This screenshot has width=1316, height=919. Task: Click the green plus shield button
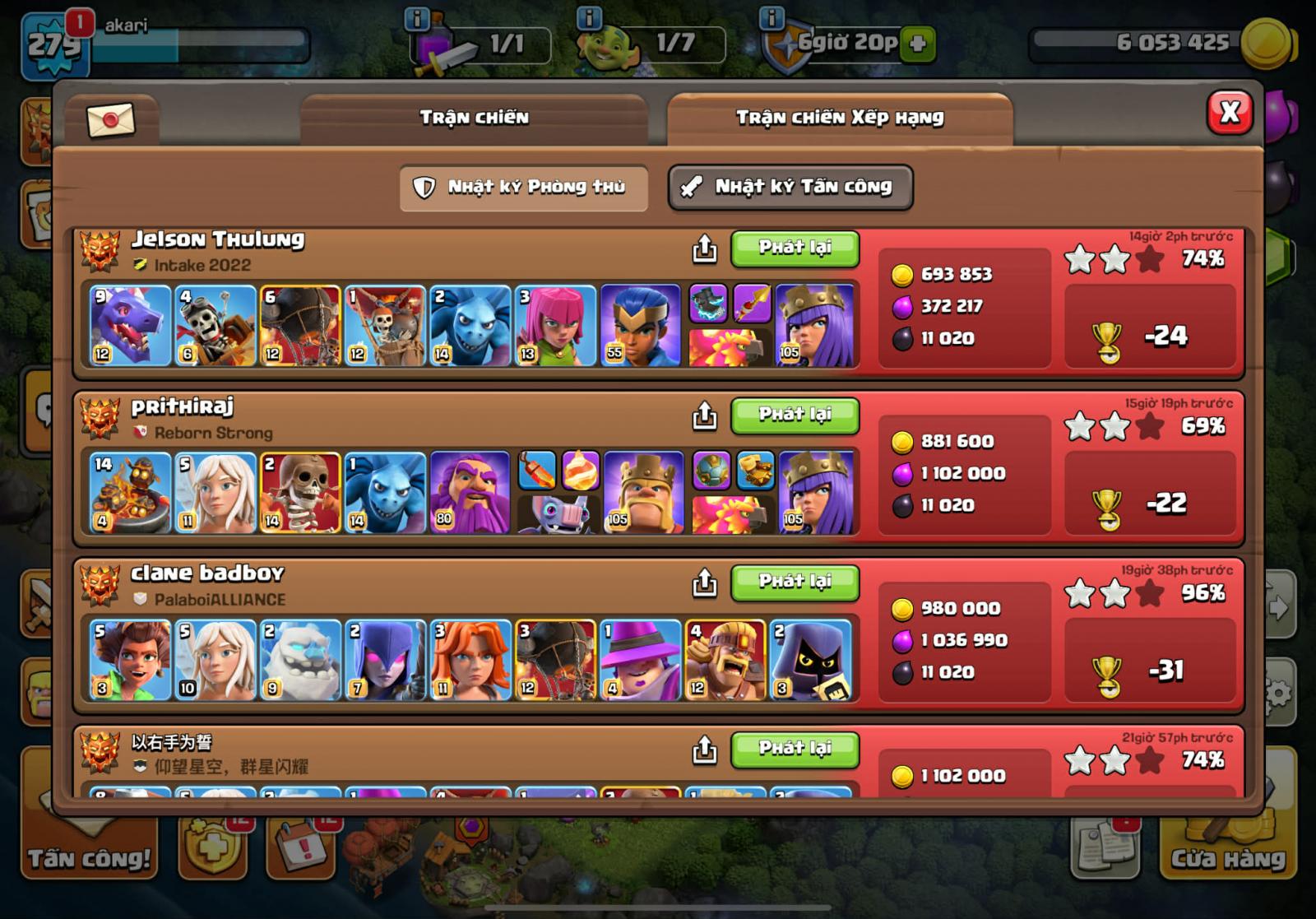tap(918, 44)
